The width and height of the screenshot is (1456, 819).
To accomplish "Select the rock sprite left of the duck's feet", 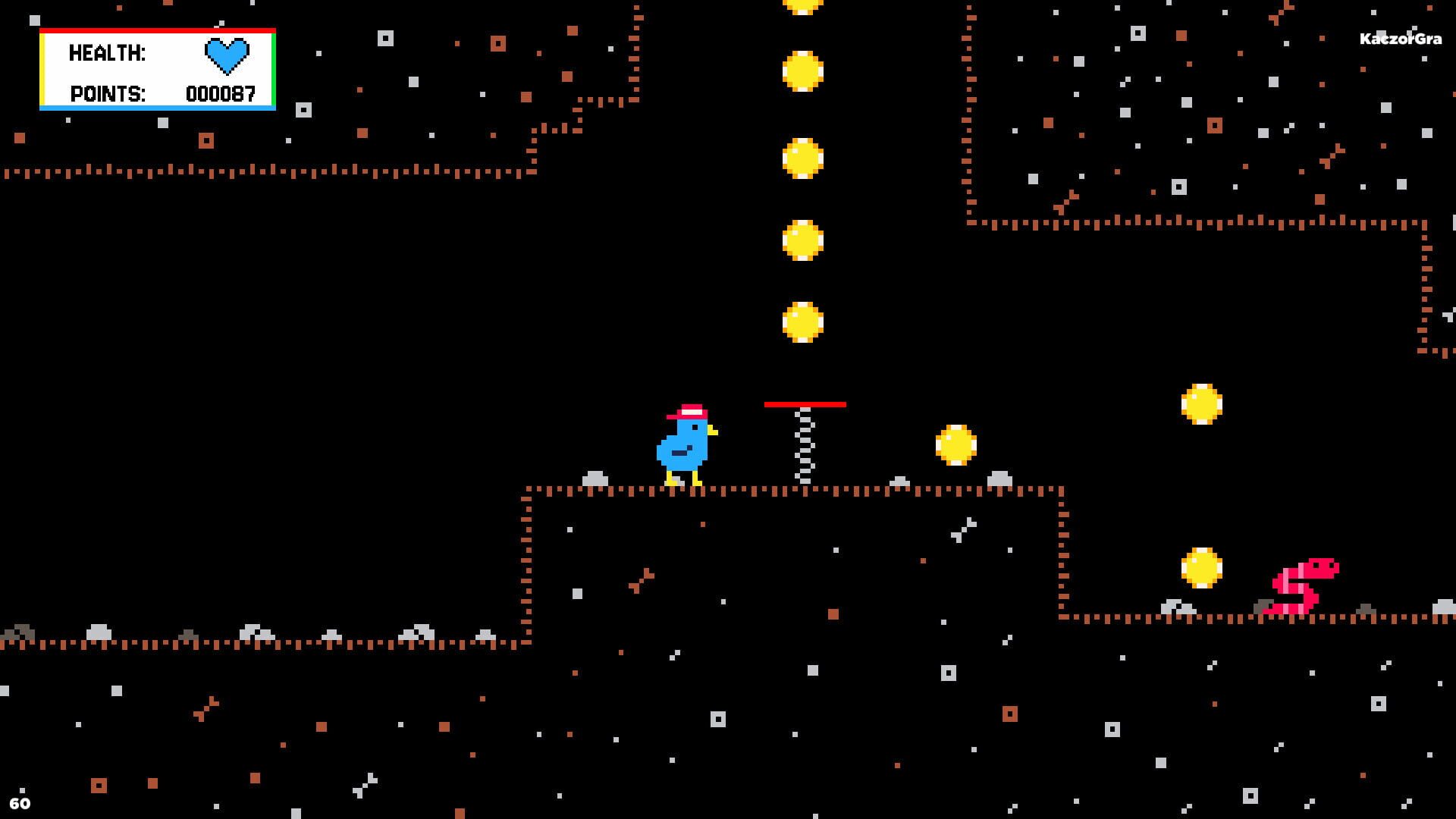I will click(x=595, y=476).
